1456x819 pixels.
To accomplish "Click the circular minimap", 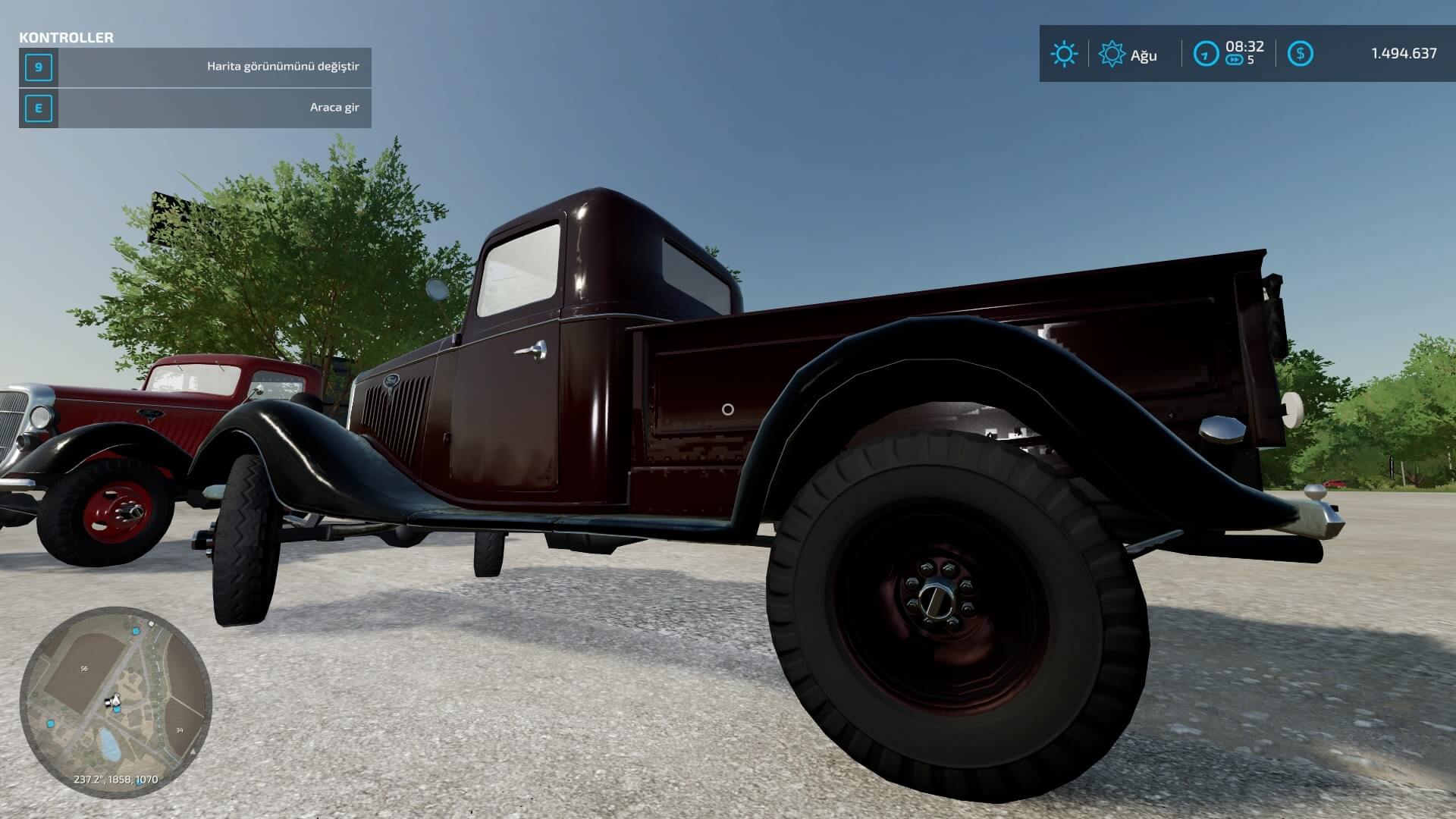I will click(x=115, y=702).
